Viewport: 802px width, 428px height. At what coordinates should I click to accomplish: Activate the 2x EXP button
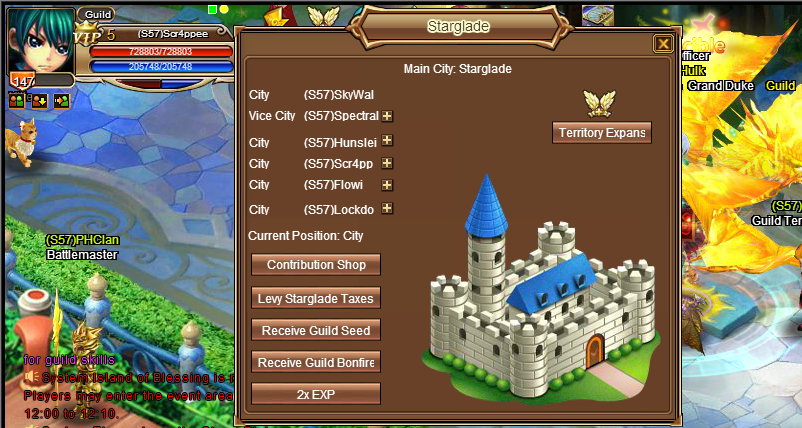(x=316, y=394)
